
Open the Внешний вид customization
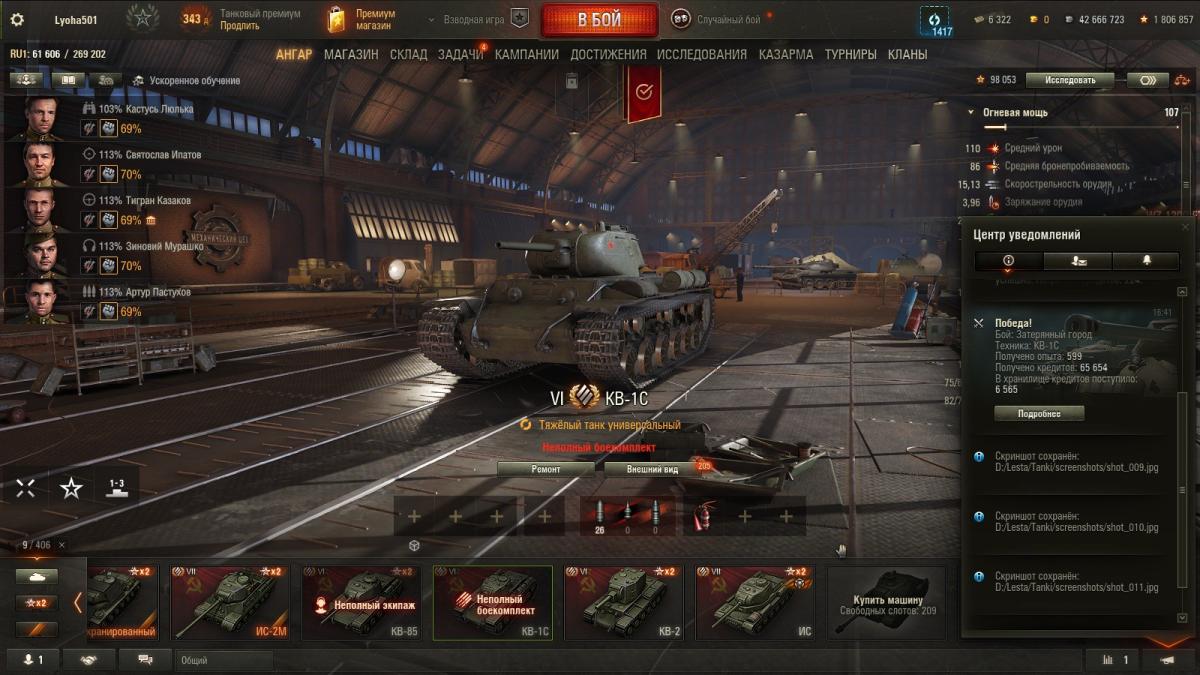coord(652,469)
